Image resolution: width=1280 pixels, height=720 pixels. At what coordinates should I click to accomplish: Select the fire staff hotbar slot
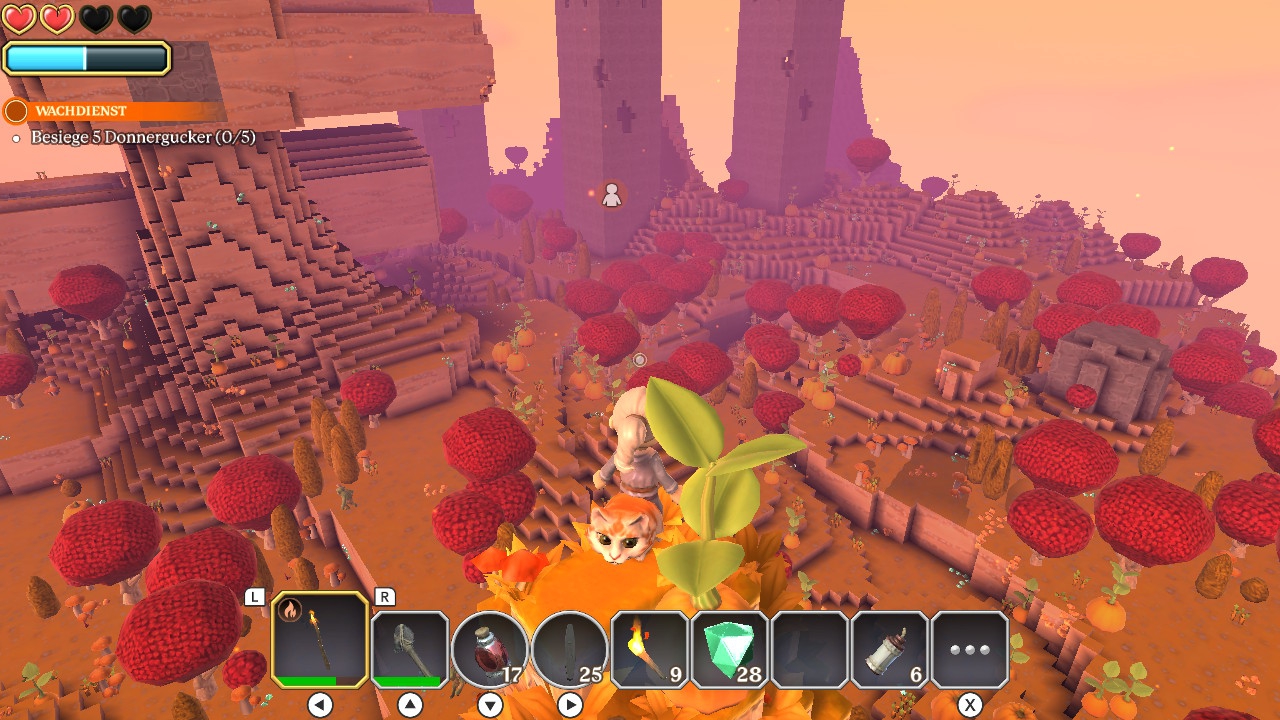320,640
